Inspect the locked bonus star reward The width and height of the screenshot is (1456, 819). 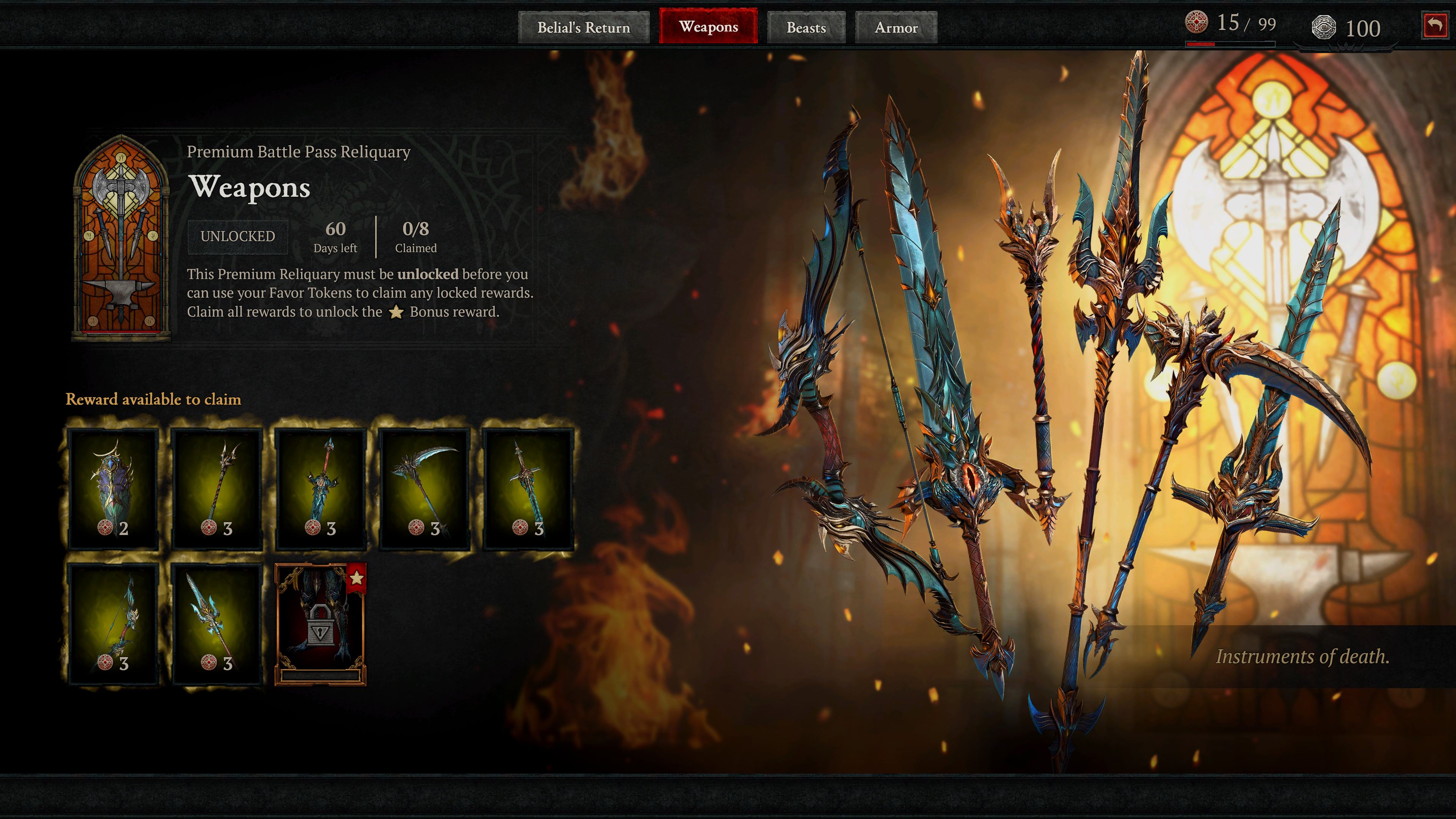click(x=320, y=624)
